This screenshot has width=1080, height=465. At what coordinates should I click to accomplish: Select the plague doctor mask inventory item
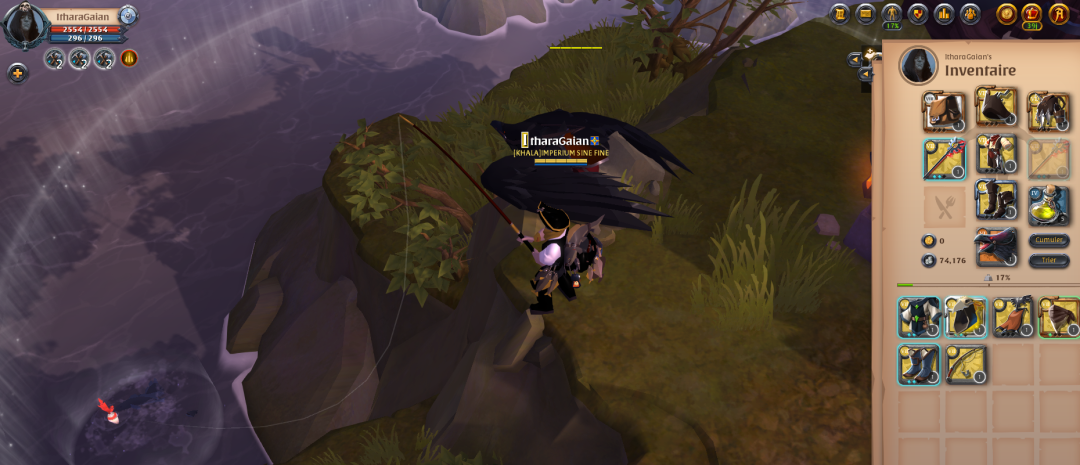pos(966,317)
